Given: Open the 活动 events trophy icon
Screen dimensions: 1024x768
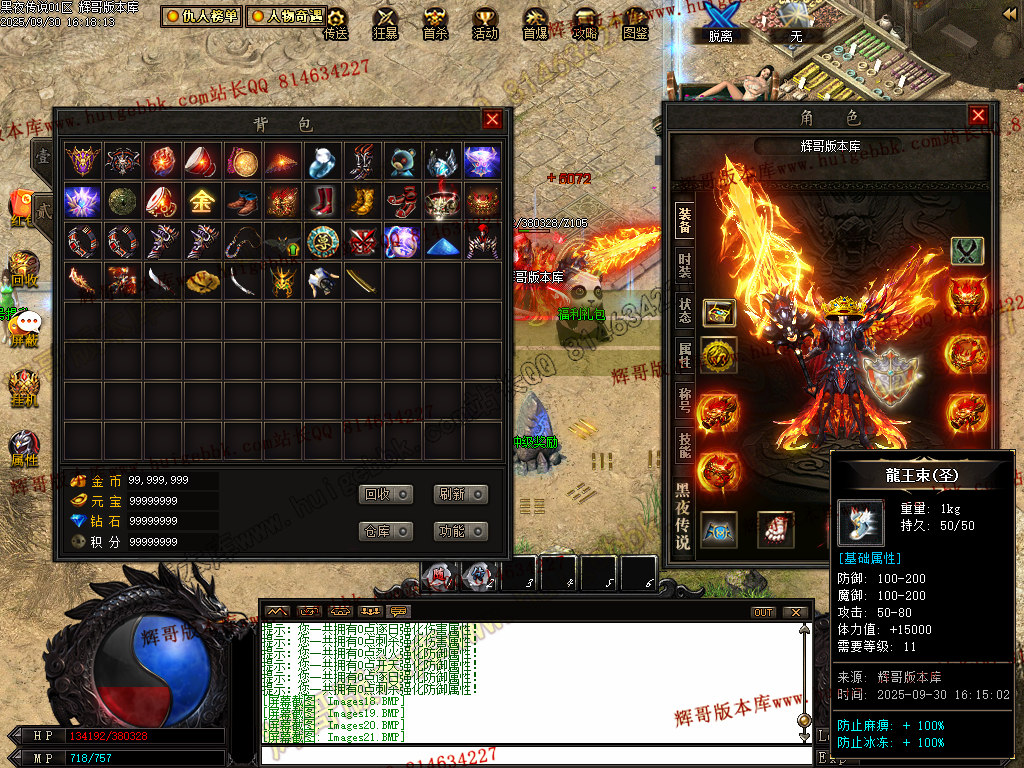Looking at the screenshot, I should [x=485, y=22].
